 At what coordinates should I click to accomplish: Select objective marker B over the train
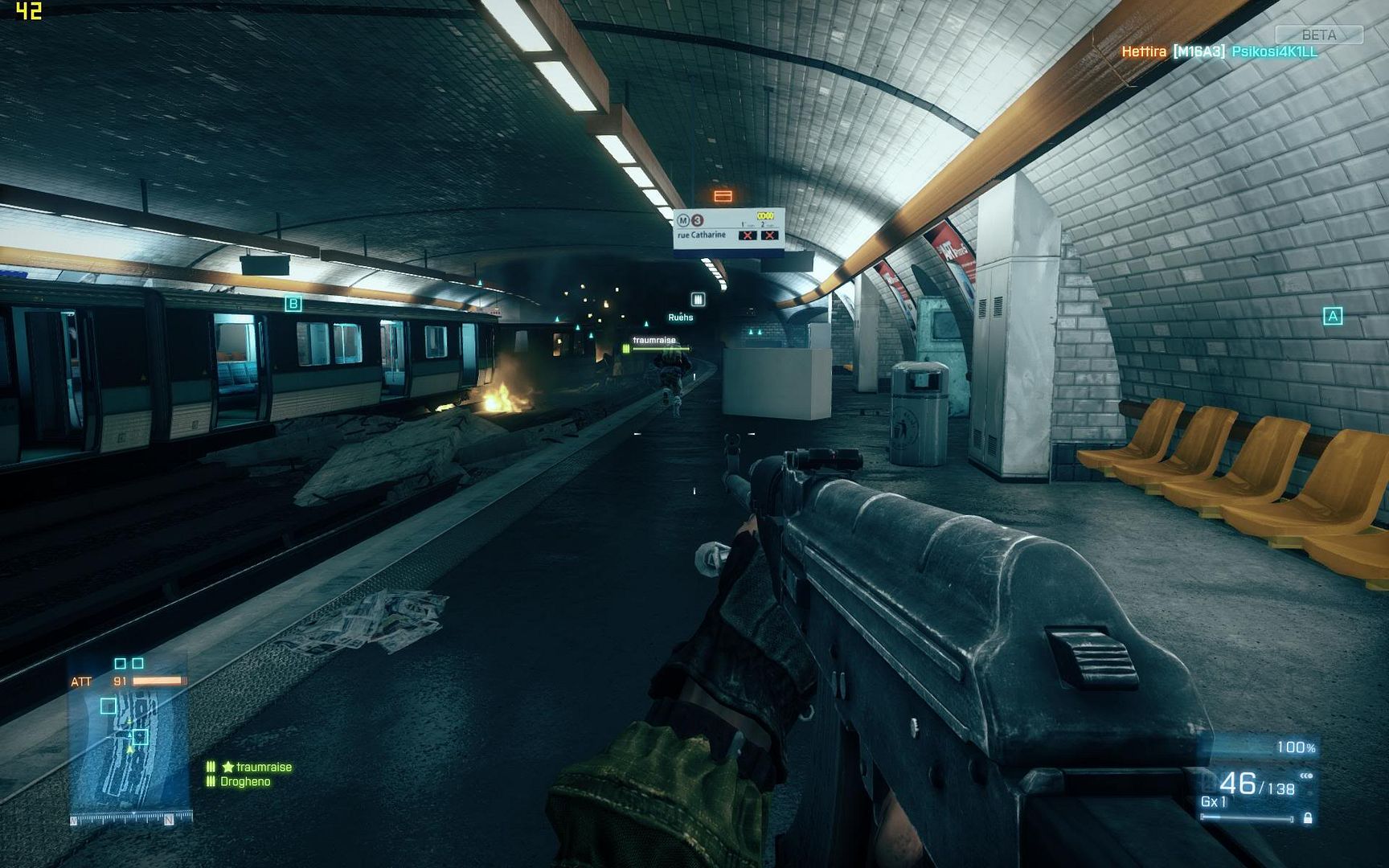click(x=293, y=304)
